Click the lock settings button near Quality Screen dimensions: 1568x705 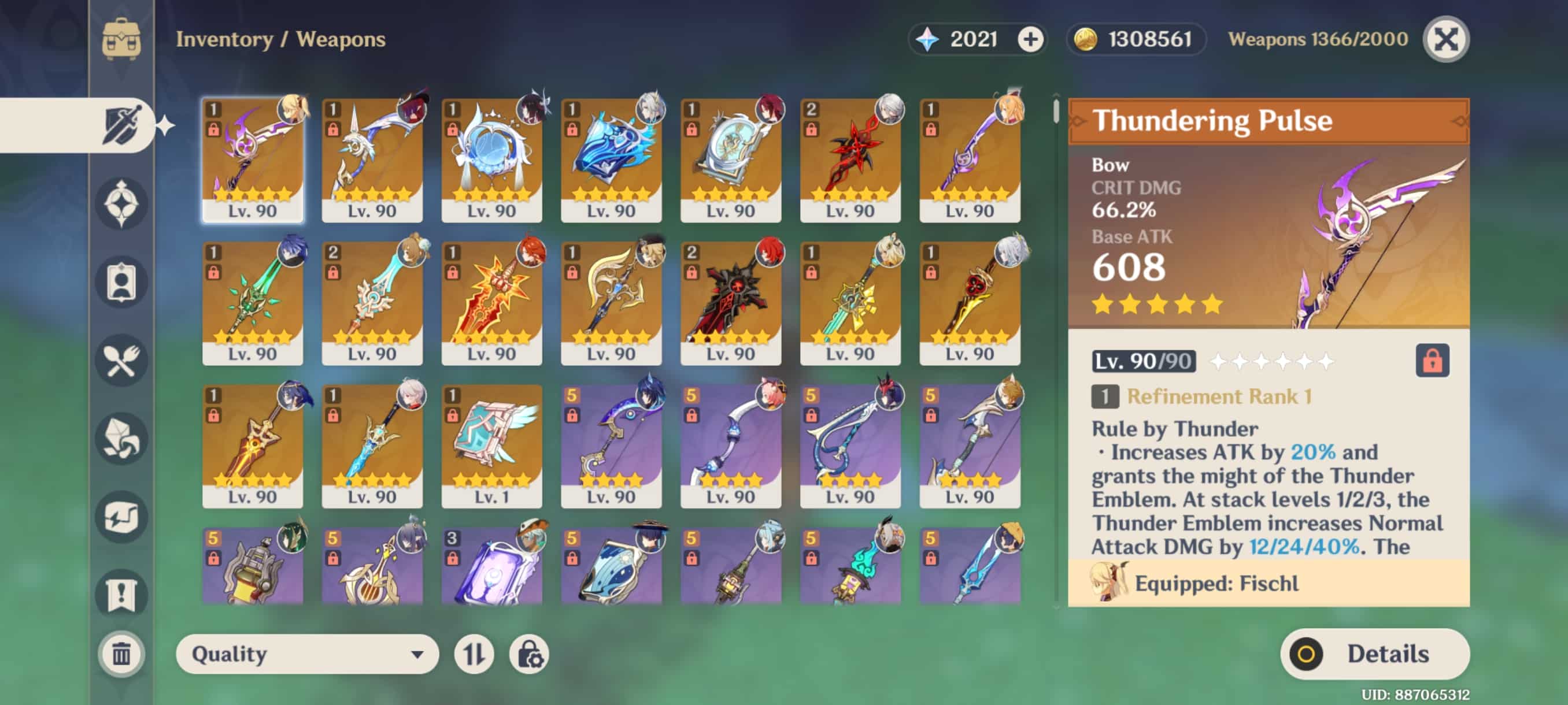point(529,654)
